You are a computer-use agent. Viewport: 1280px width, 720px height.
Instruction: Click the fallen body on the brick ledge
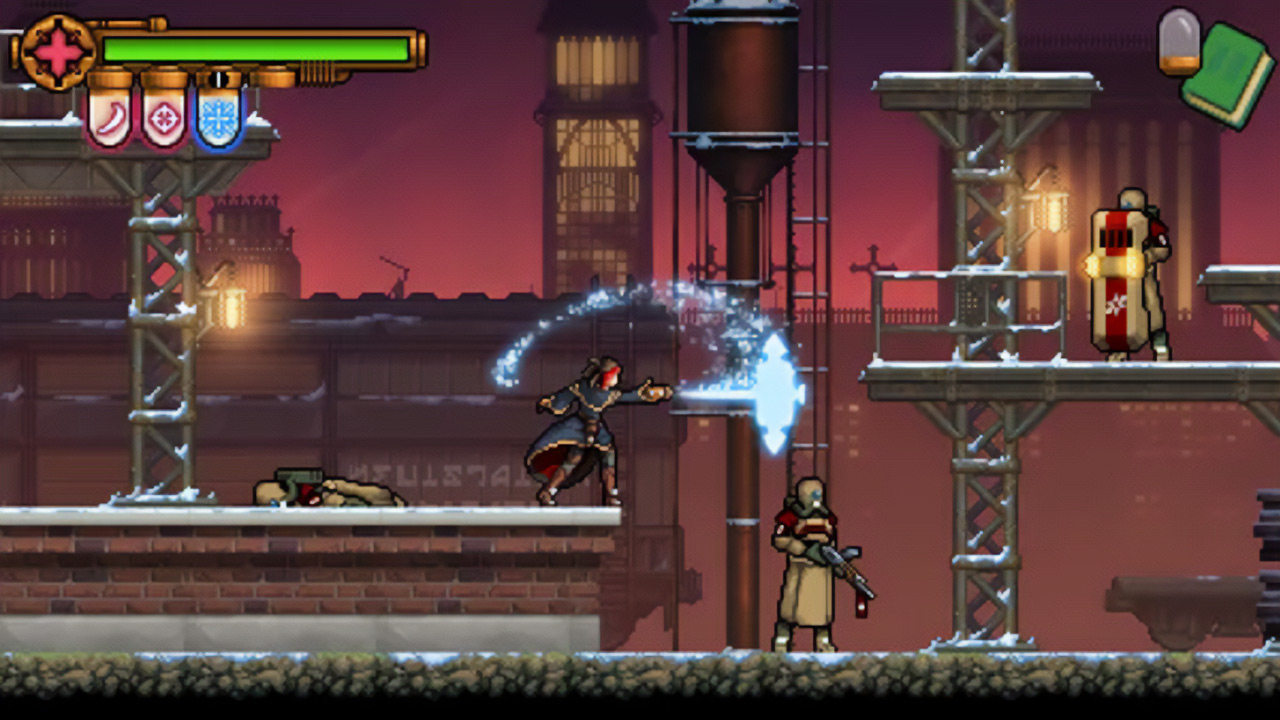coord(330,490)
